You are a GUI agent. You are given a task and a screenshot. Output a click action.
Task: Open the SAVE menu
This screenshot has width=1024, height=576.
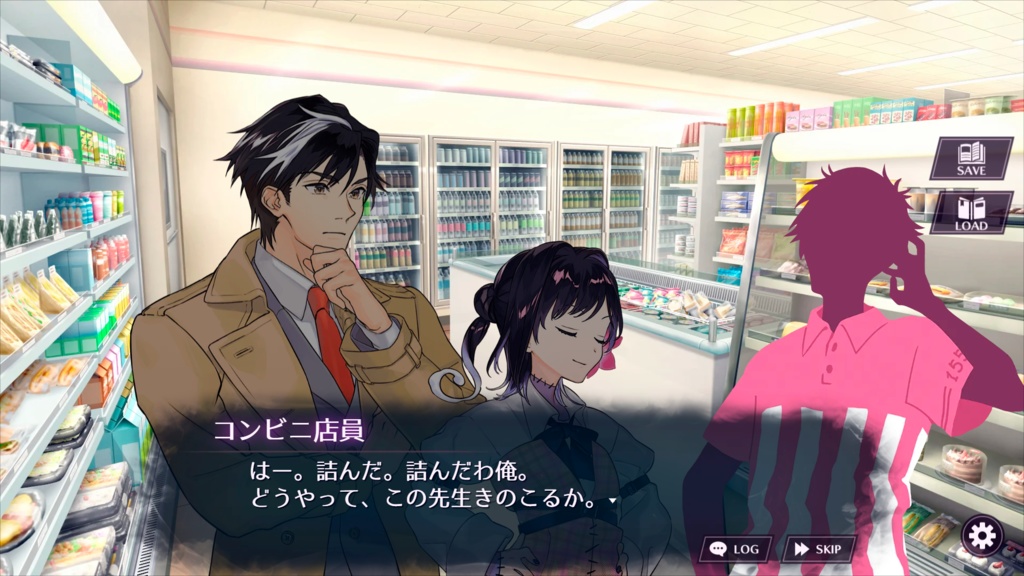970,159
